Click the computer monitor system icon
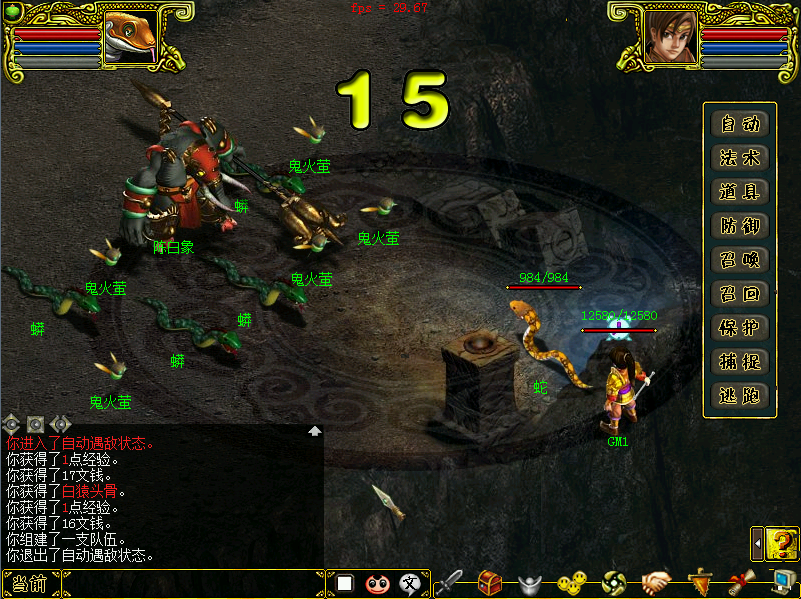The height and width of the screenshot is (599, 801). coord(782,582)
